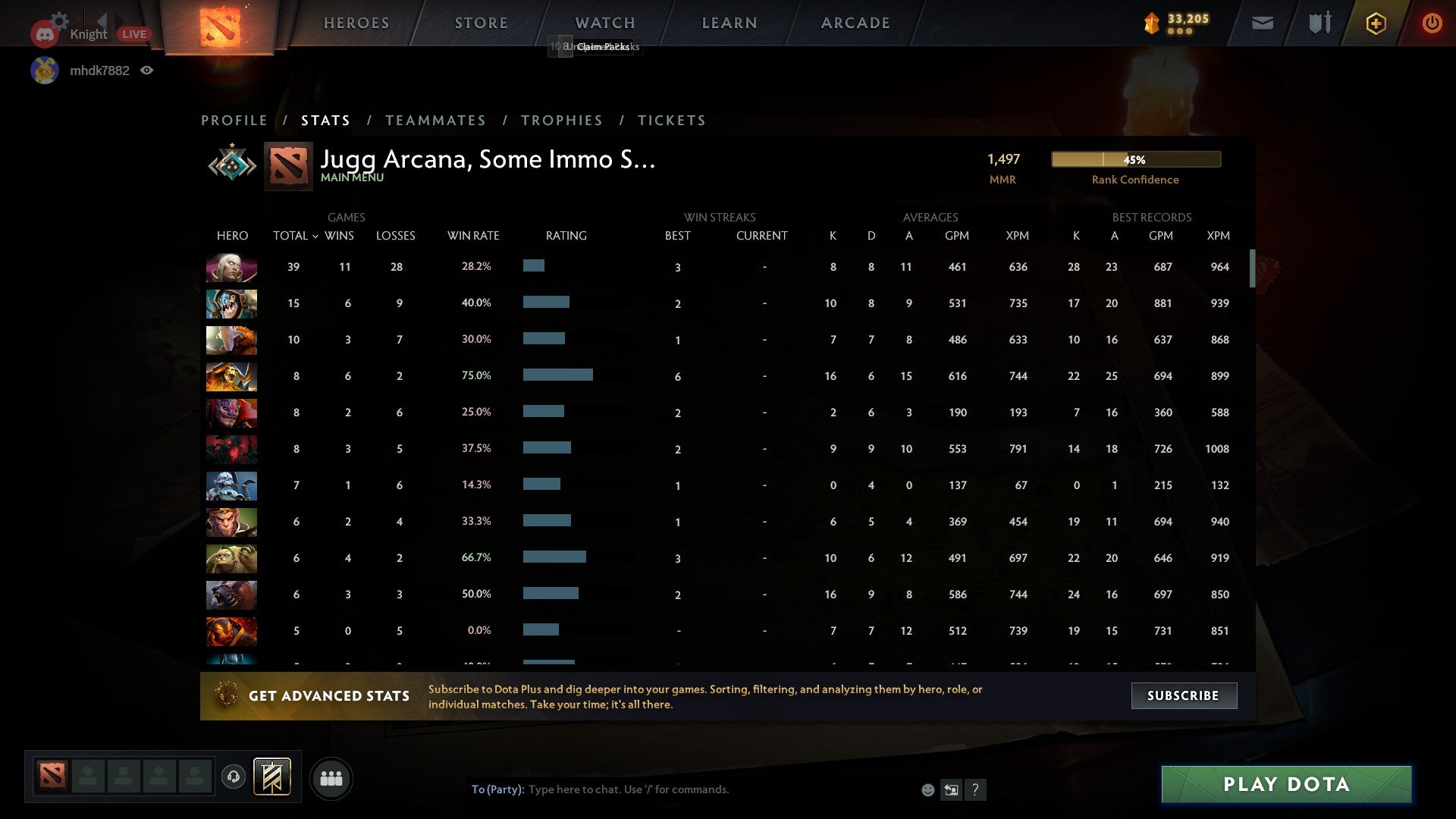Open the TOTAL column sort dropdown

pos(316,236)
